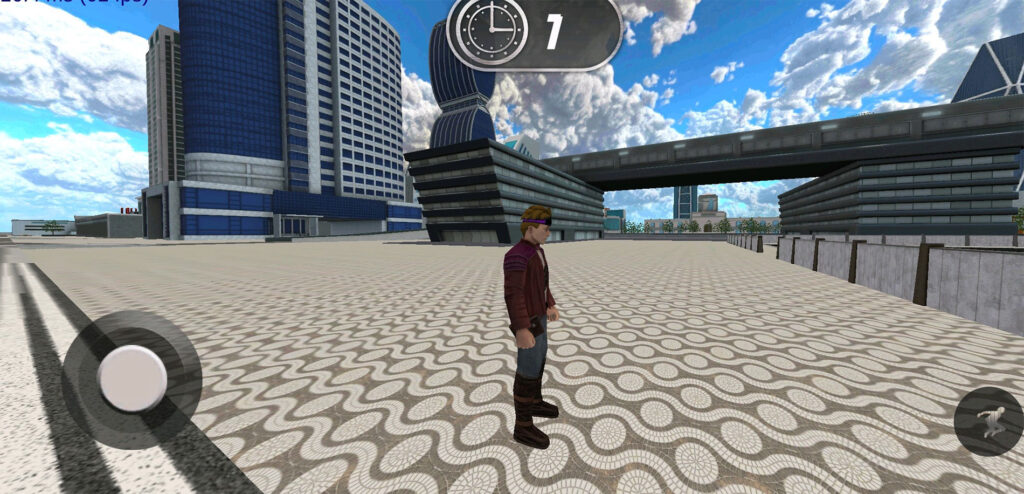Activate the running figure action button
This screenshot has height=494, width=1024.
tap(988, 421)
